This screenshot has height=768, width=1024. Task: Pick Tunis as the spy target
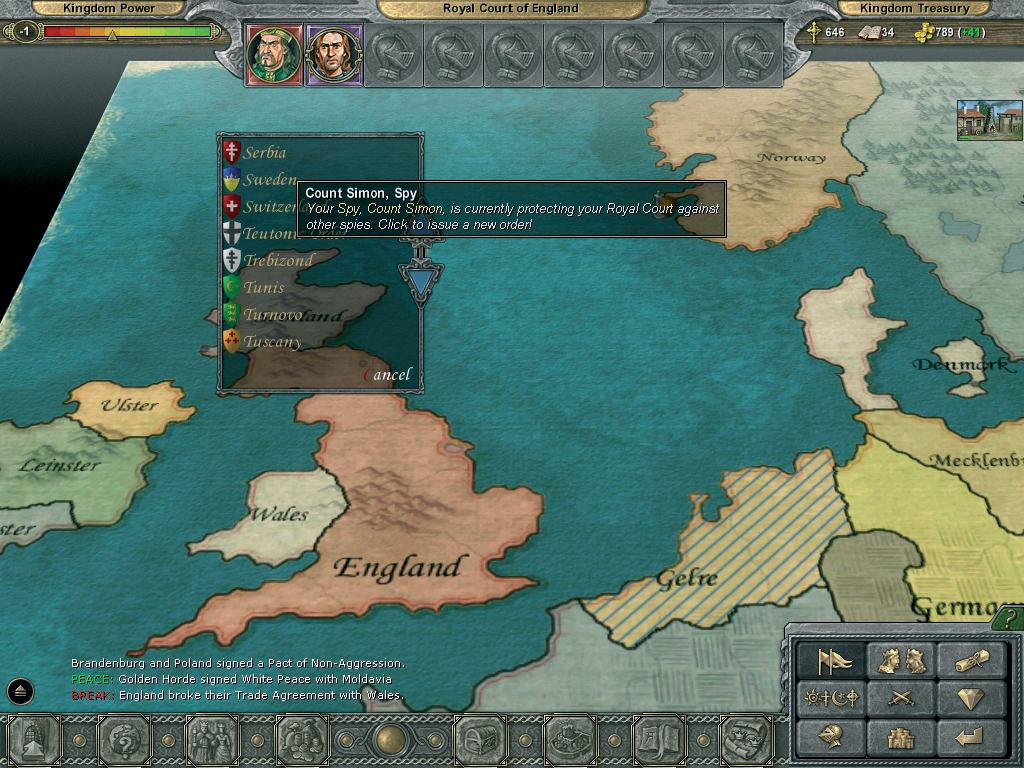[264, 288]
